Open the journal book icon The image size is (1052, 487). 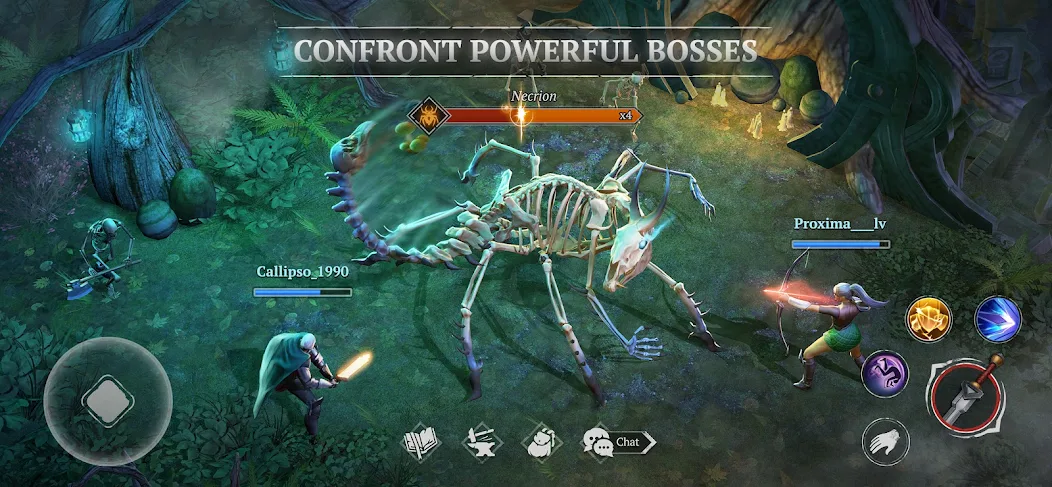(421, 441)
